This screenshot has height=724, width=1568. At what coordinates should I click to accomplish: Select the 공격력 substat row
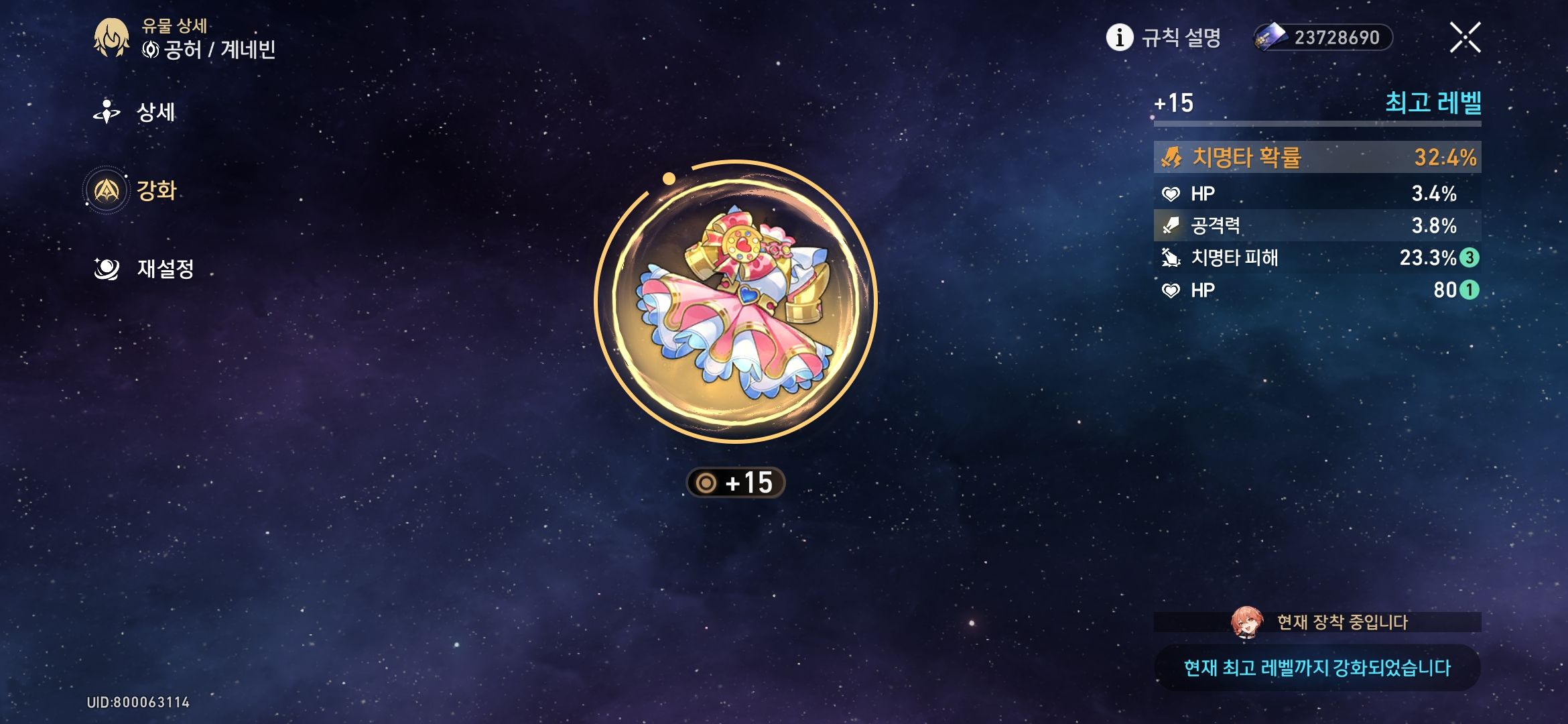(1317, 225)
